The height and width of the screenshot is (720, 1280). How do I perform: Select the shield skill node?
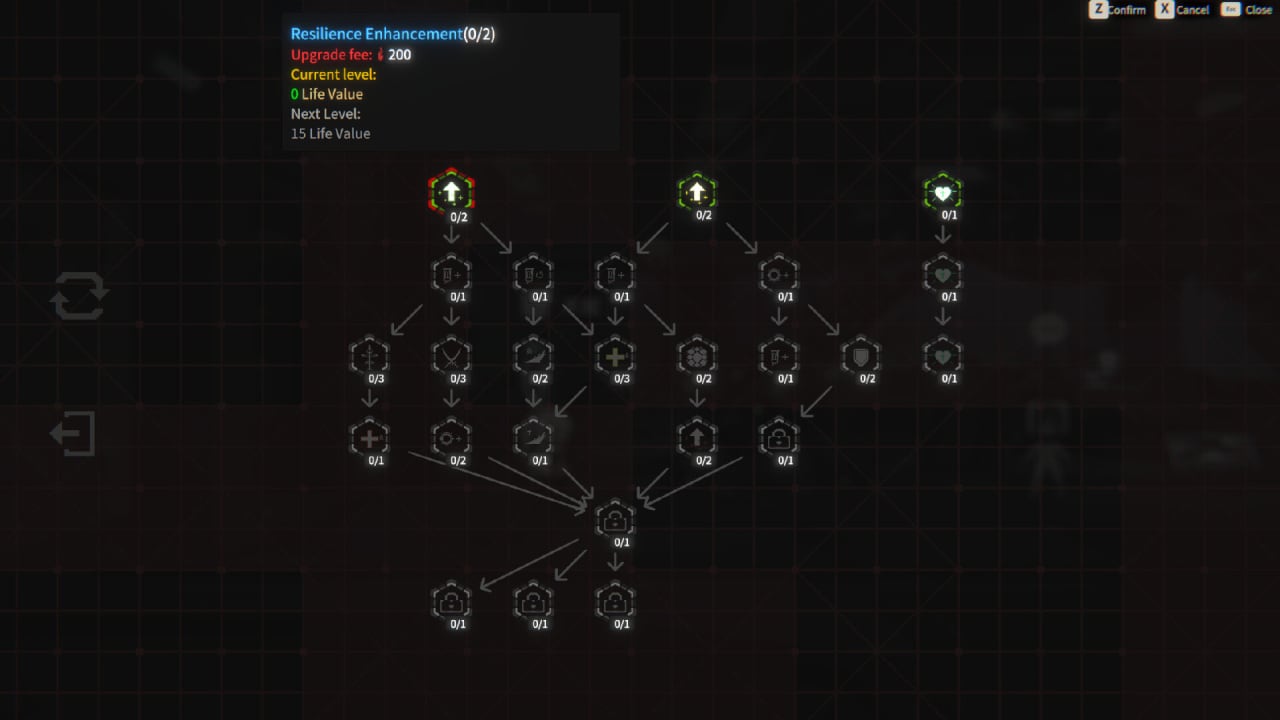[x=861, y=355]
